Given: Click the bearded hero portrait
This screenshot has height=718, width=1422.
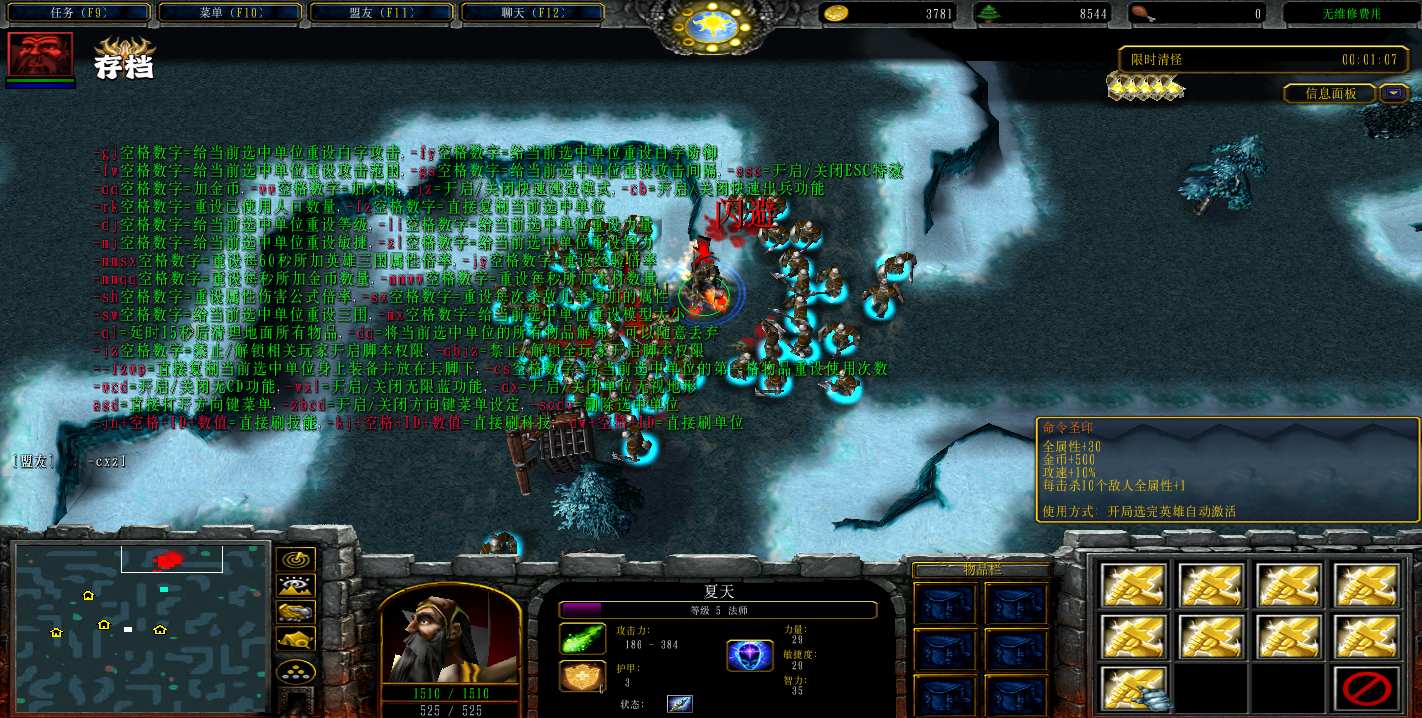Looking at the screenshot, I should coord(449,634).
